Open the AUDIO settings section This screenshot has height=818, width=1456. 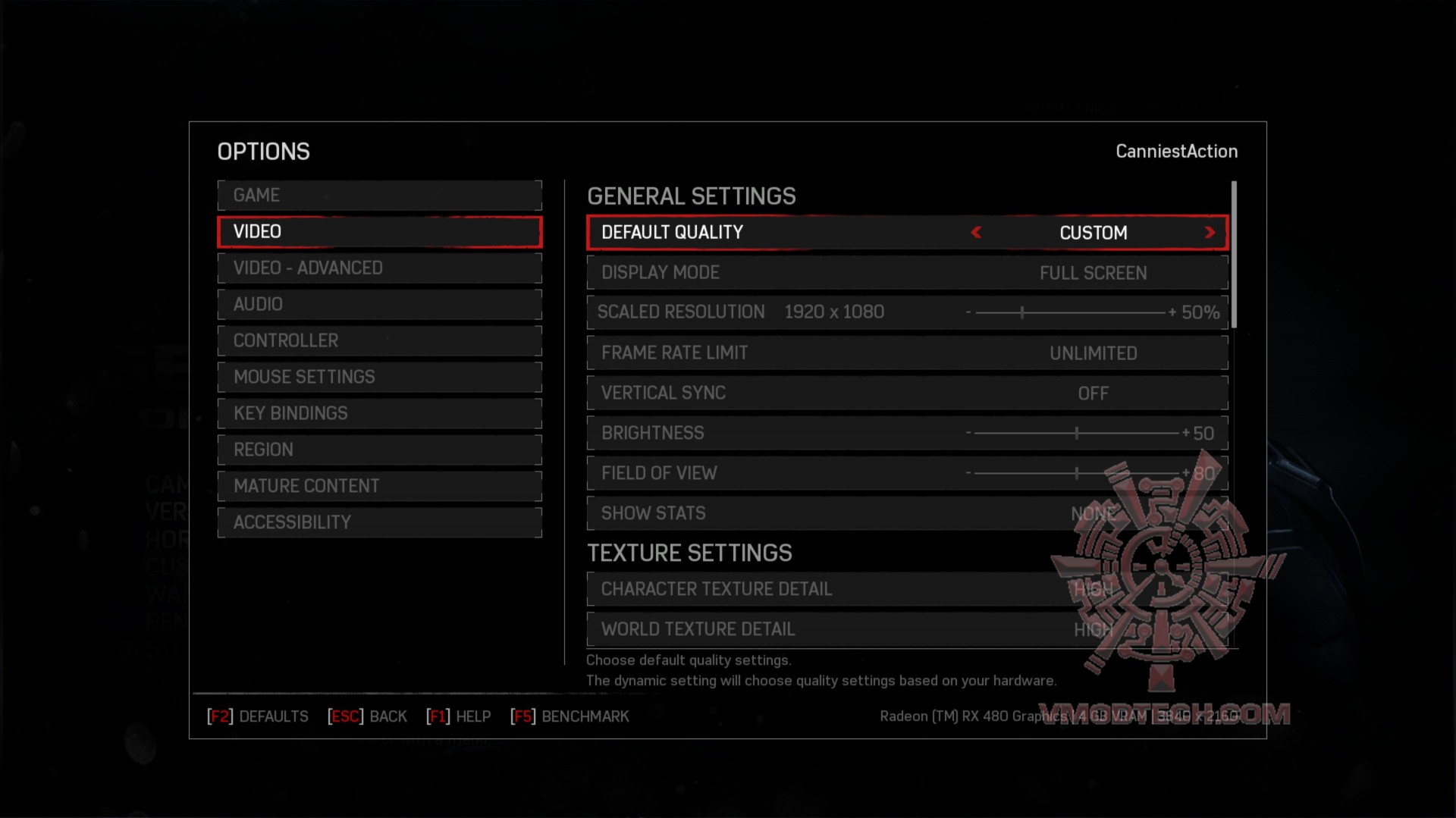pos(379,304)
